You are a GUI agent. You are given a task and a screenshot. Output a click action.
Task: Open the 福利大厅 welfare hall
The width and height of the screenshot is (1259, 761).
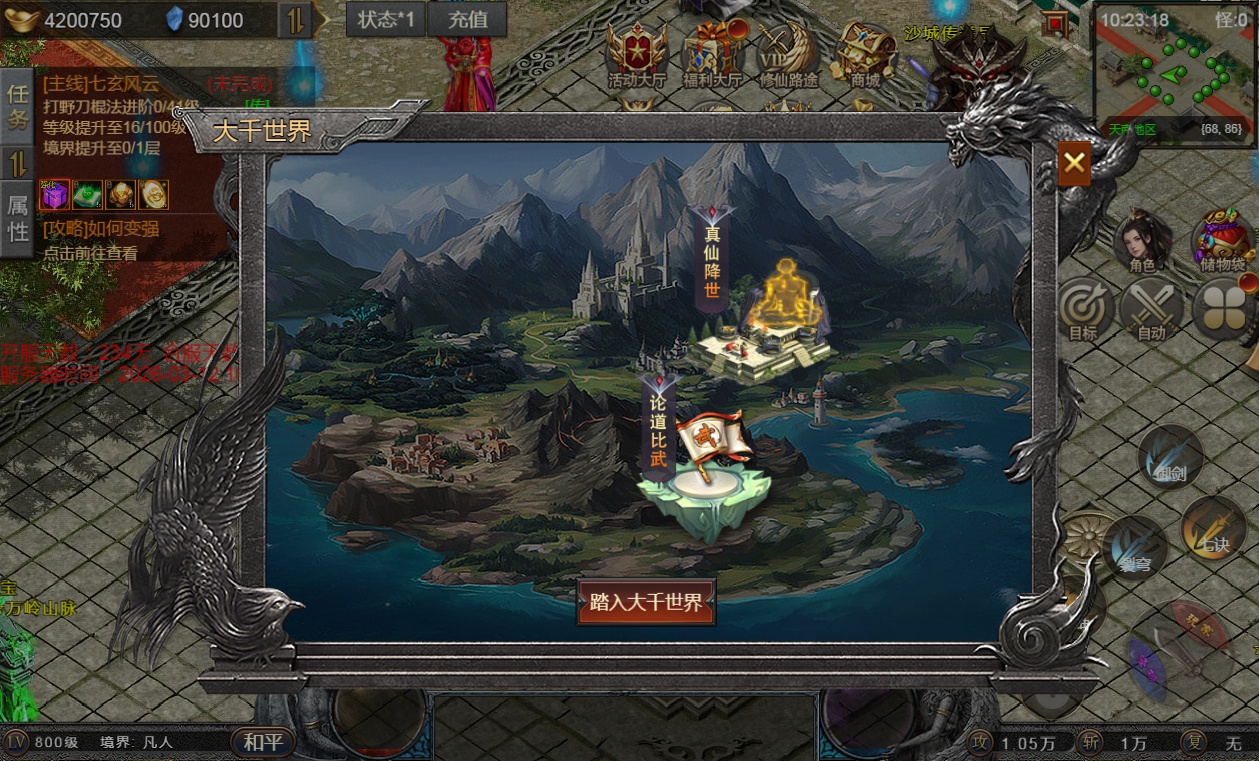coord(712,55)
